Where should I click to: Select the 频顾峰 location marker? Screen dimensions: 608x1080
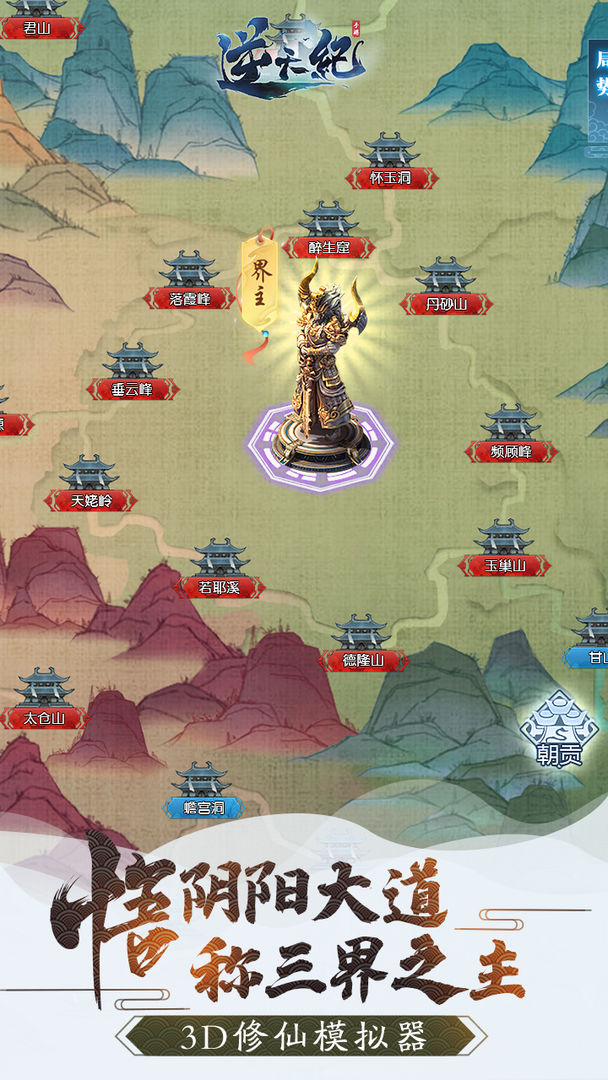tap(511, 438)
